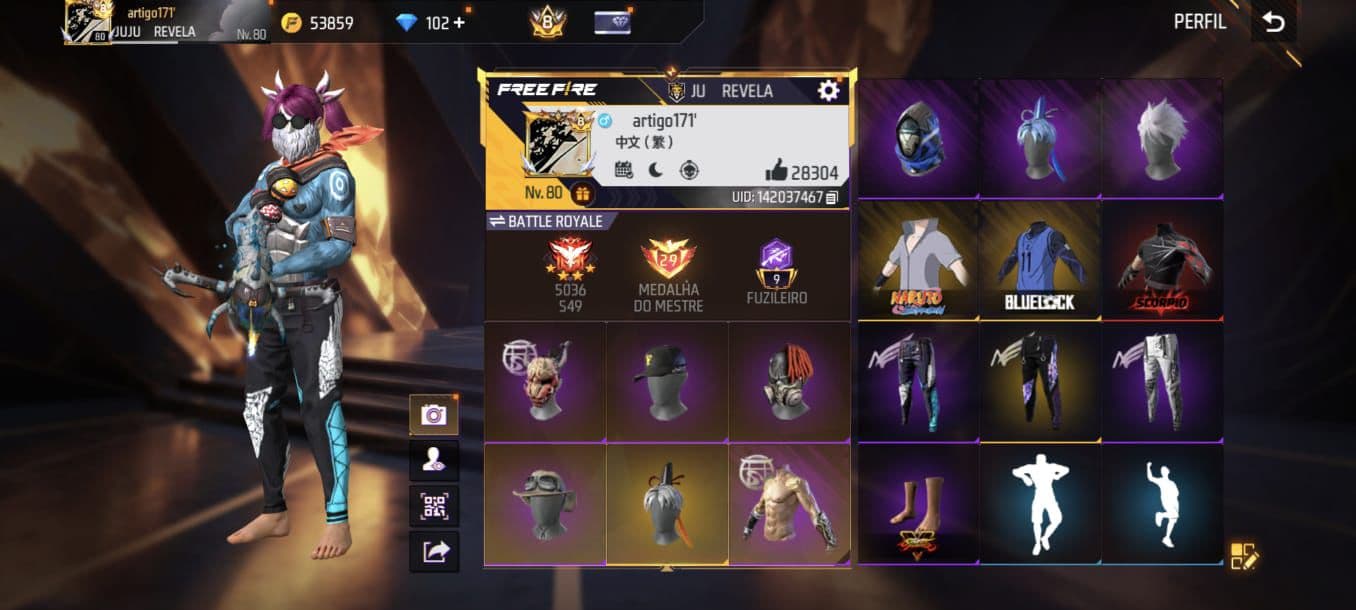This screenshot has height=610, width=1356.
Task: Add diamonds with the plus button
Action: pos(459,22)
